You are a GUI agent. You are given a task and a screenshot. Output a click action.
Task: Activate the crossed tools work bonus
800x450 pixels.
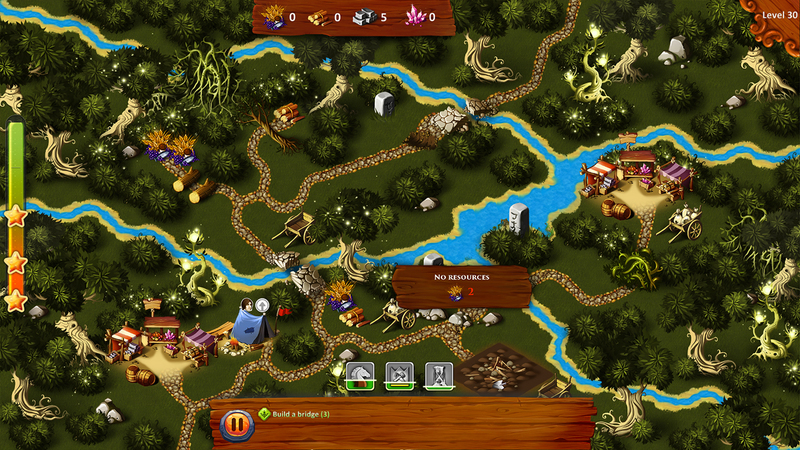[398, 375]
